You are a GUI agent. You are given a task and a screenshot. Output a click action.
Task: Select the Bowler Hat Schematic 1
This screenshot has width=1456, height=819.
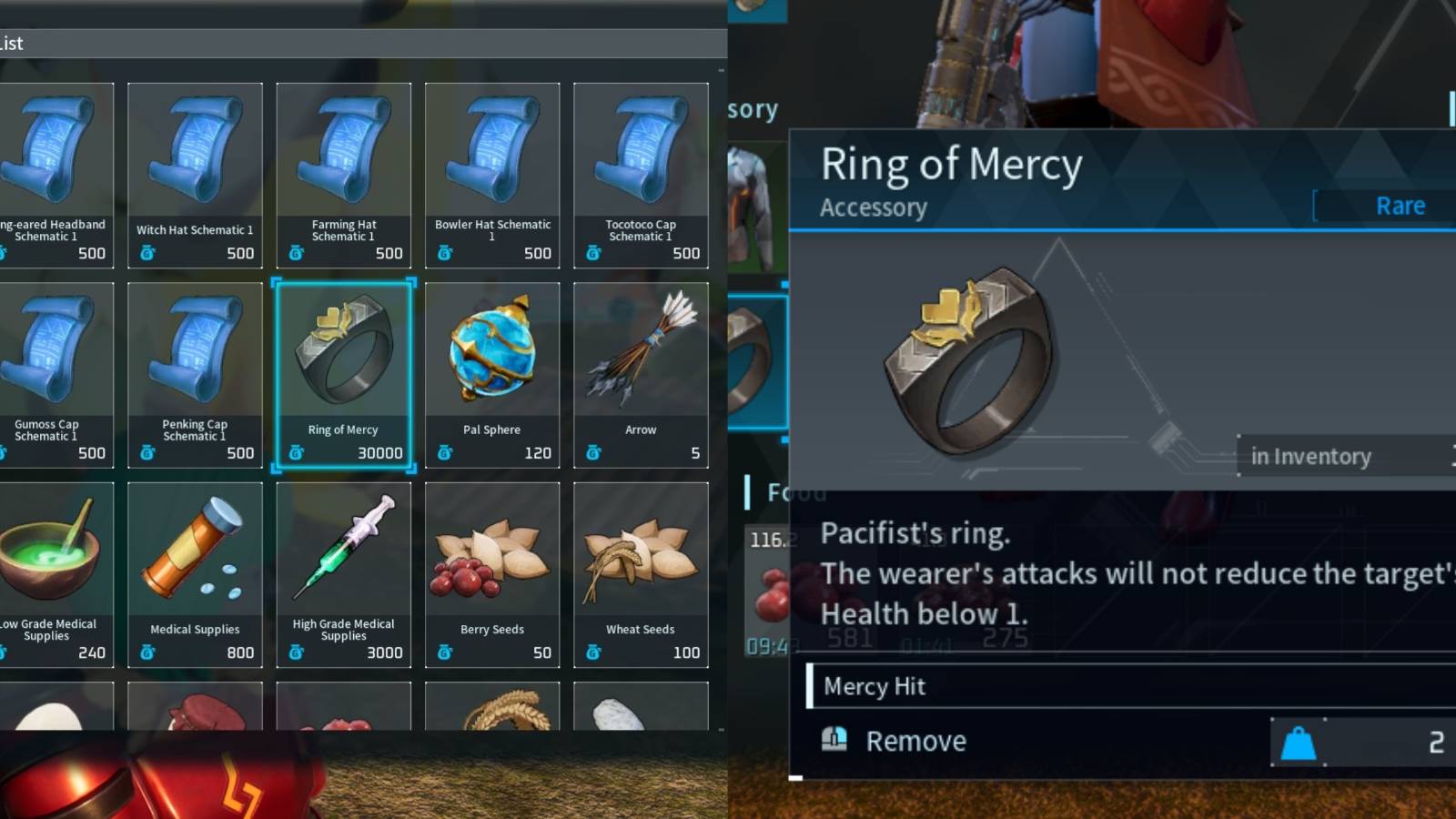tap(491, 175)
